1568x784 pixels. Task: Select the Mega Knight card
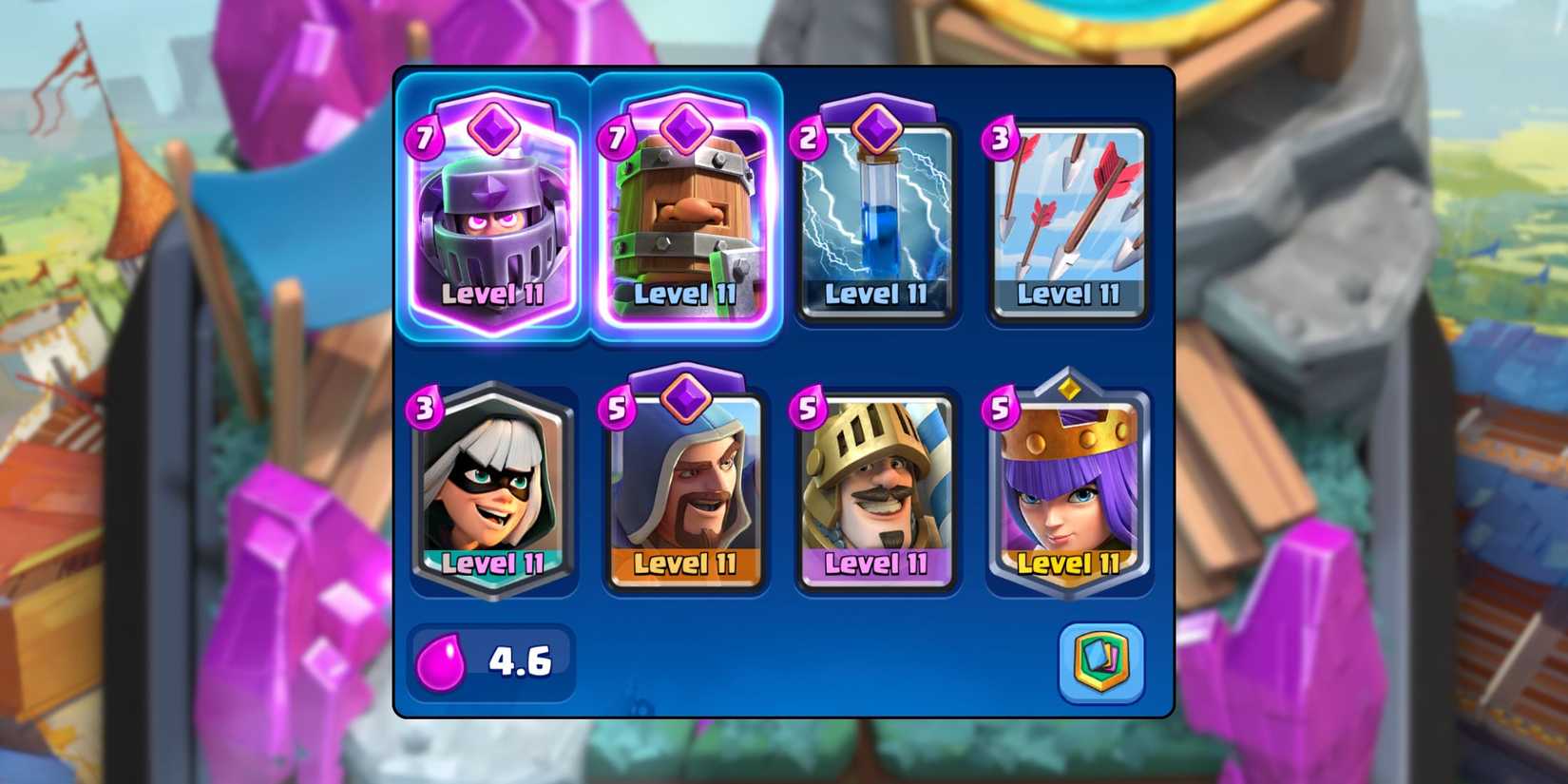tap(490, 219)
